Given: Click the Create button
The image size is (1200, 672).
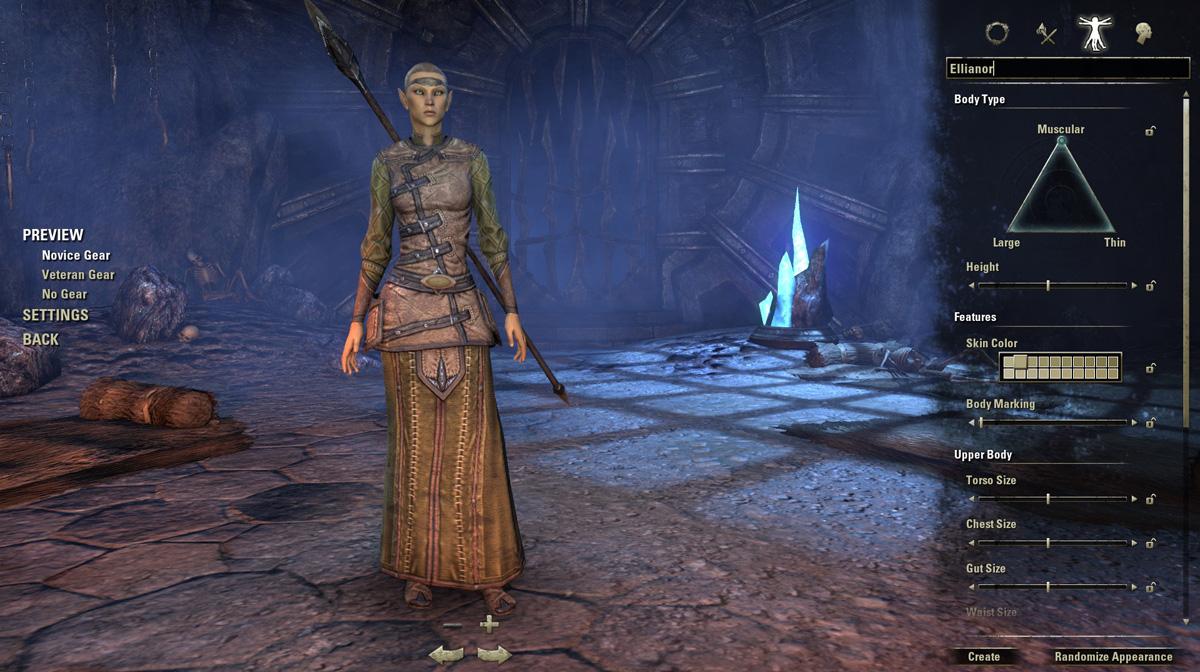Looking at the screenshot, I should pos(984,657).
